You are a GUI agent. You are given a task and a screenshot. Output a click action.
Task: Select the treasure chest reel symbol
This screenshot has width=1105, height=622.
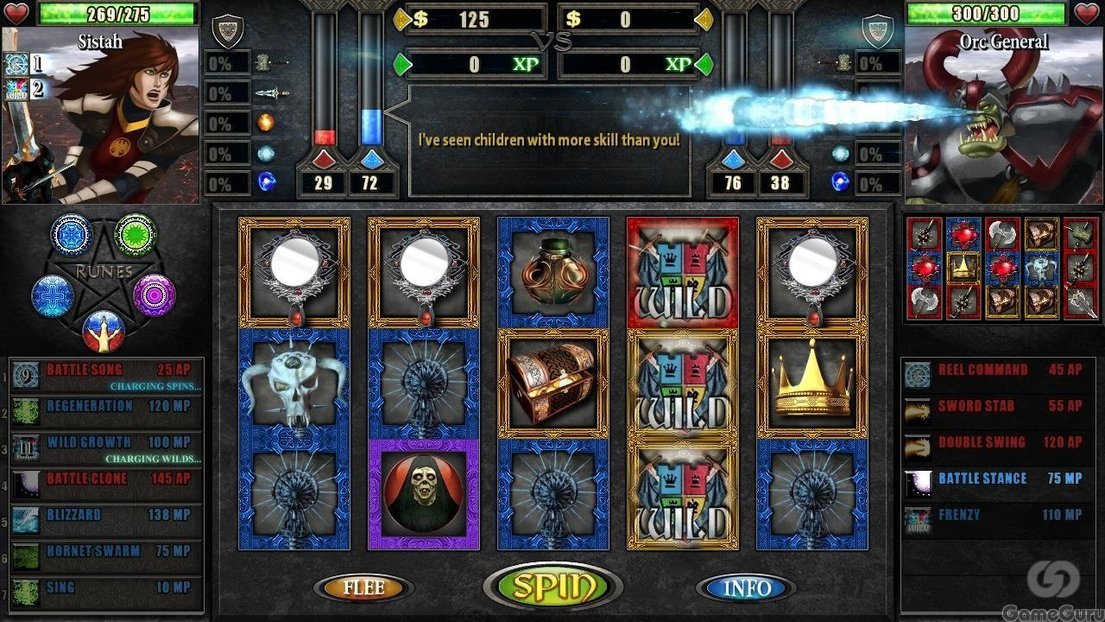point(553,383)
